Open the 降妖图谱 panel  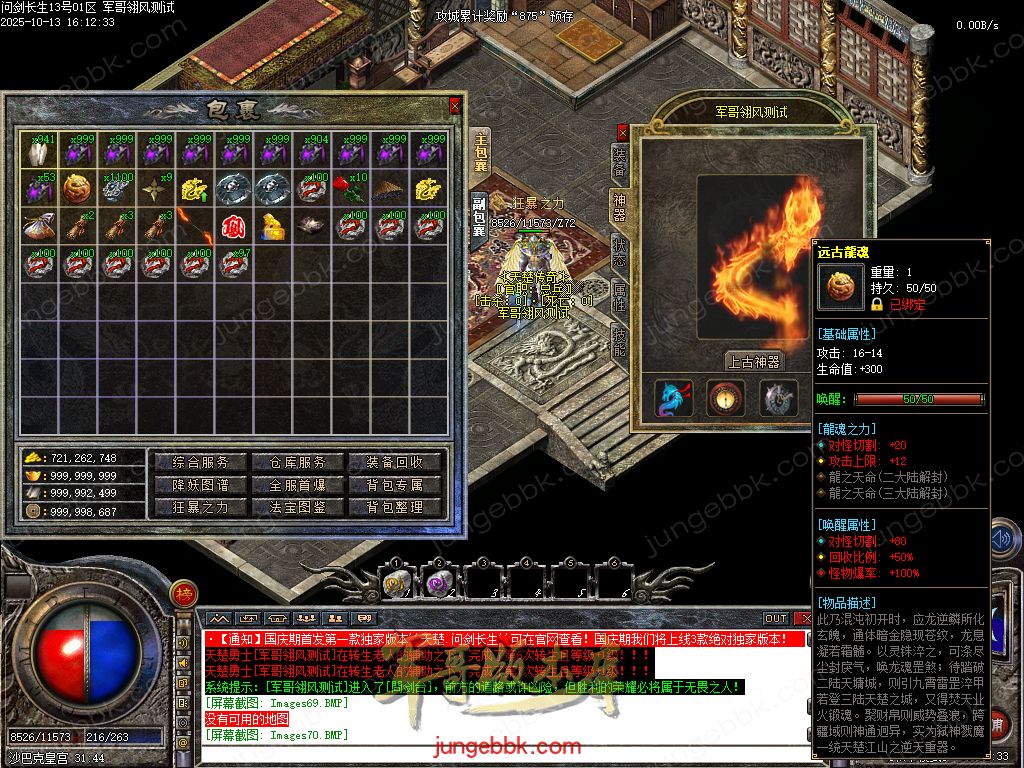(201, 485)
